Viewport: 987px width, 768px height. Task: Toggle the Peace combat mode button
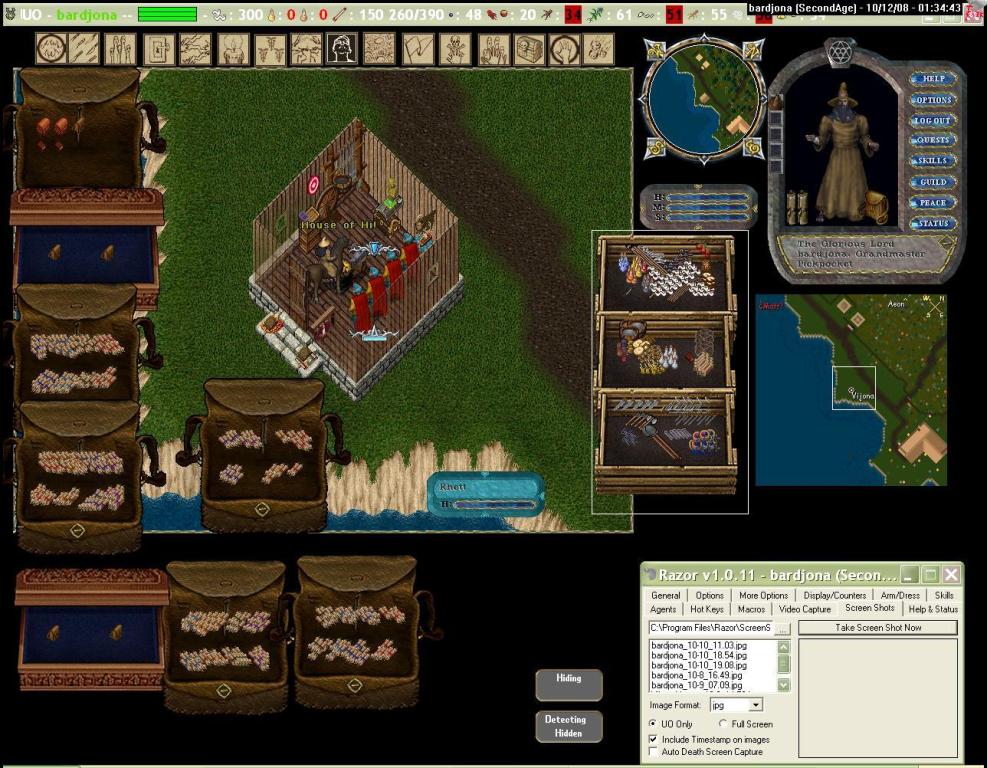point(933,203)
